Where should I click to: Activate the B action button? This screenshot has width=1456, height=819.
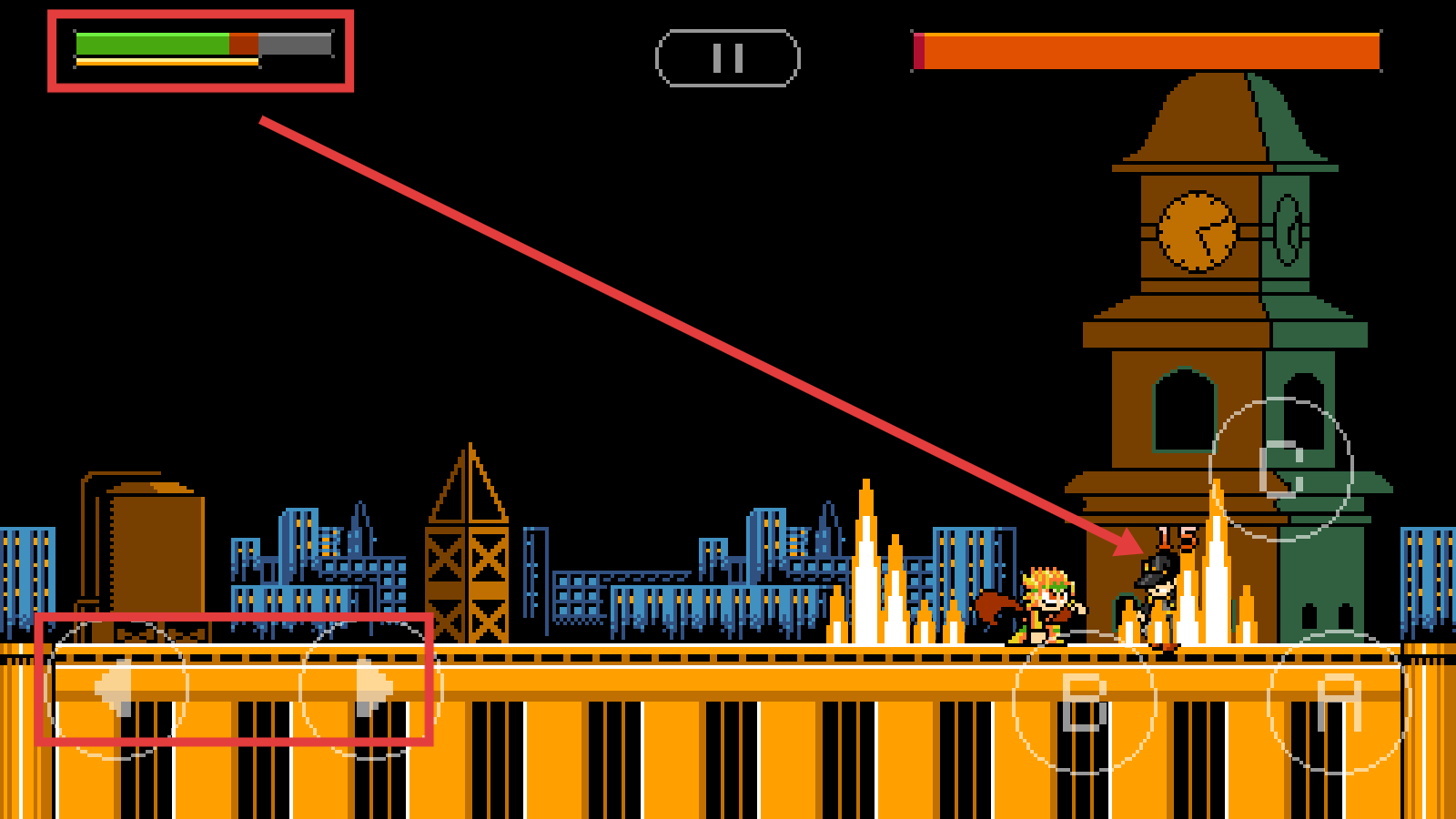pos(1084,703)
